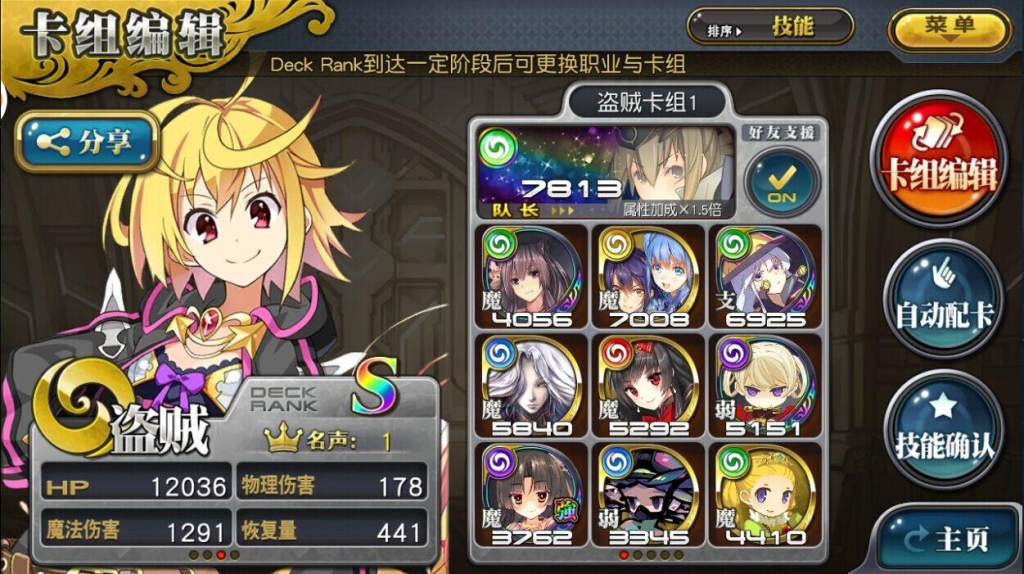Select the brown-haired card with 3762
Screen dimensions: 1024x574
(530, 495)
